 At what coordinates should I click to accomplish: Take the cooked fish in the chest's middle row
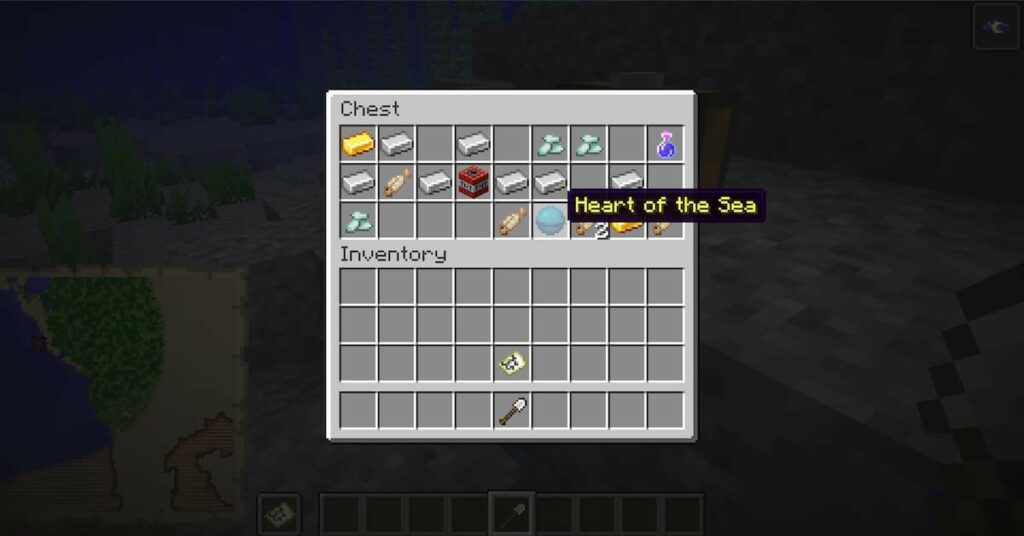tap(396, 182)
